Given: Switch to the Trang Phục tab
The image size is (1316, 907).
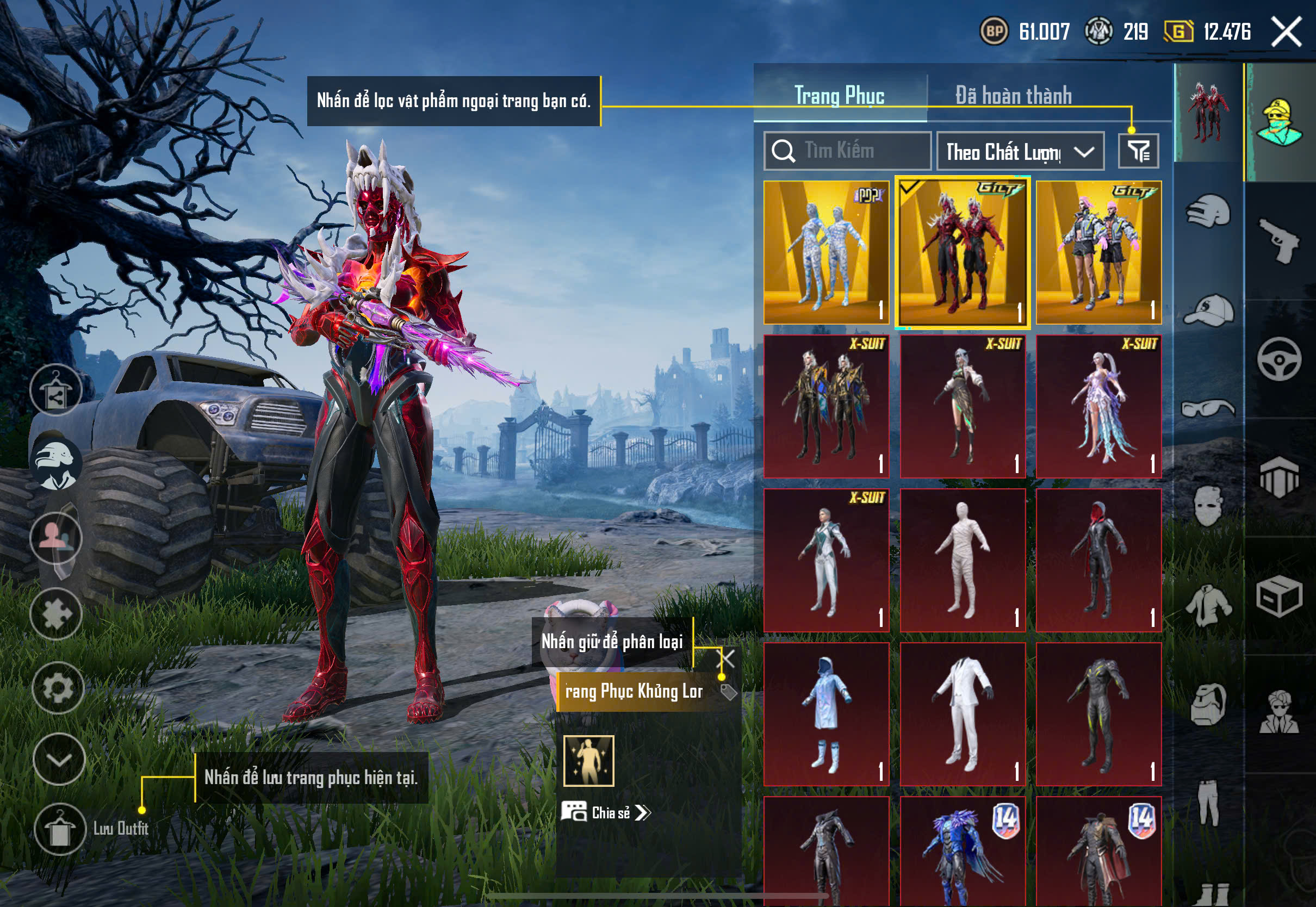Looking at the screenshot, I should click(x=839, y=96).
